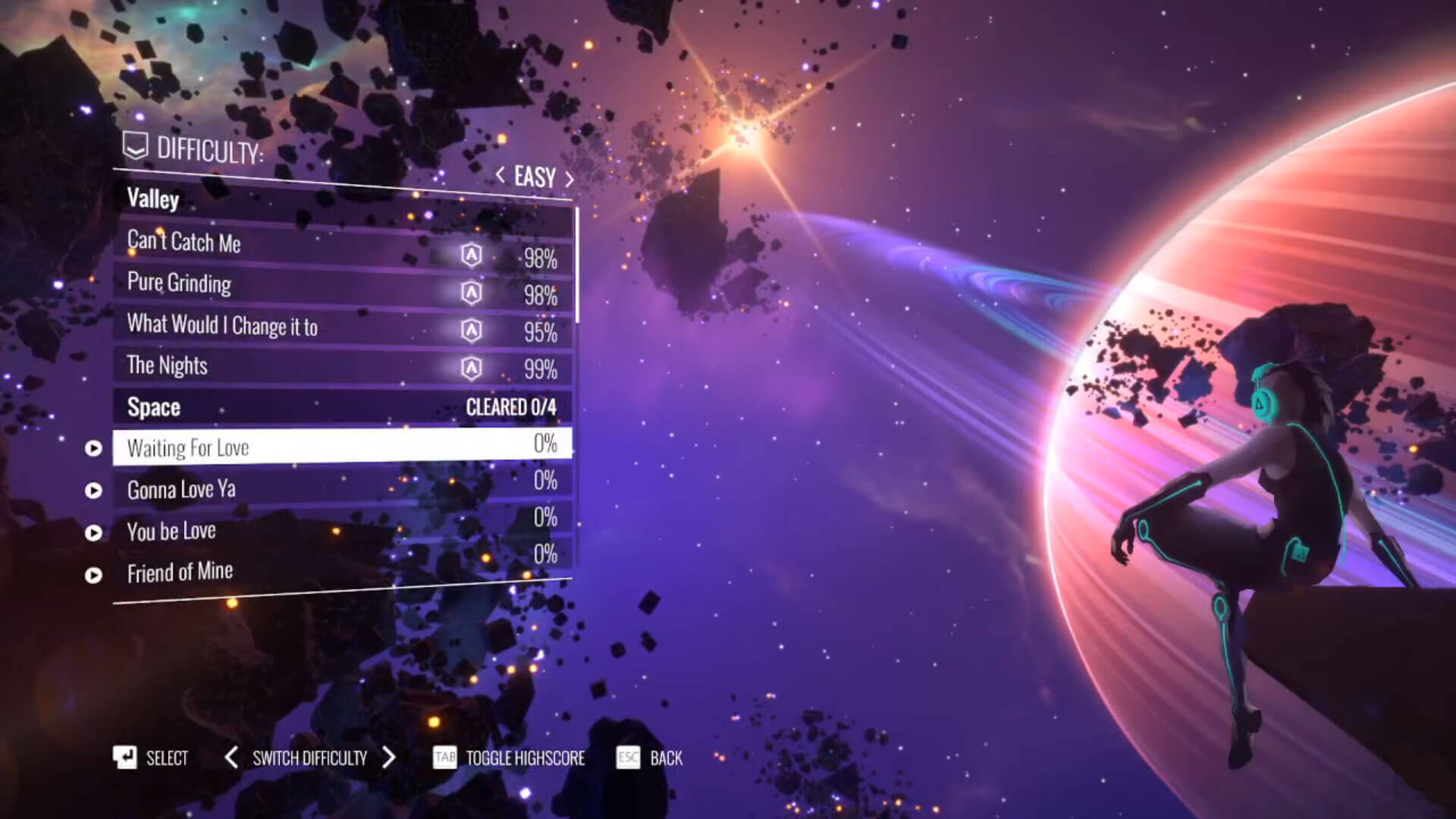The image size is (1456, 819).
Task: Click the left arrow beside EASY difficulty
Action: click(x=500, y=175)
